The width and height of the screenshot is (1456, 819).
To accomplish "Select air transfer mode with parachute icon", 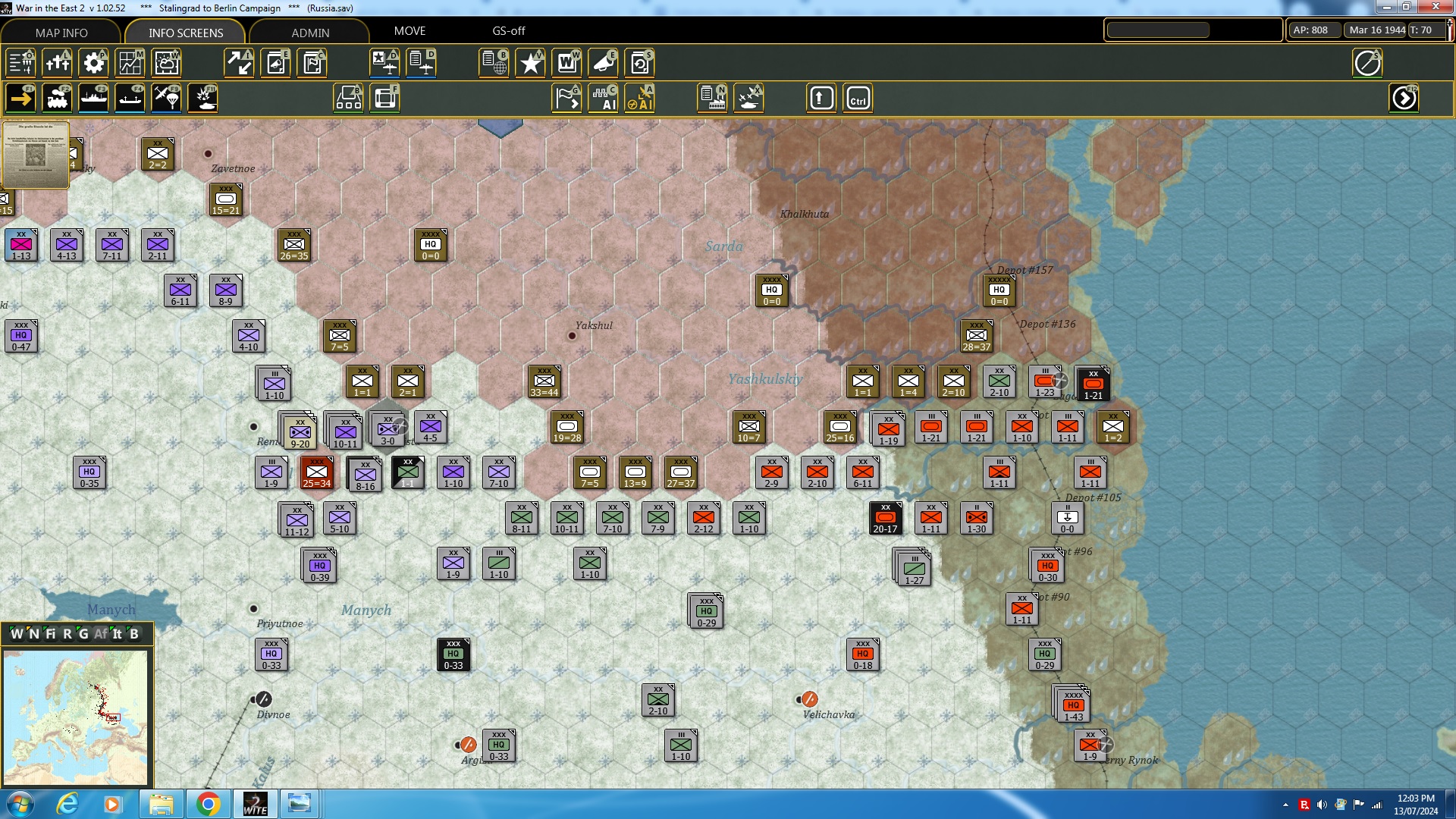I will (x=166, y=98).
